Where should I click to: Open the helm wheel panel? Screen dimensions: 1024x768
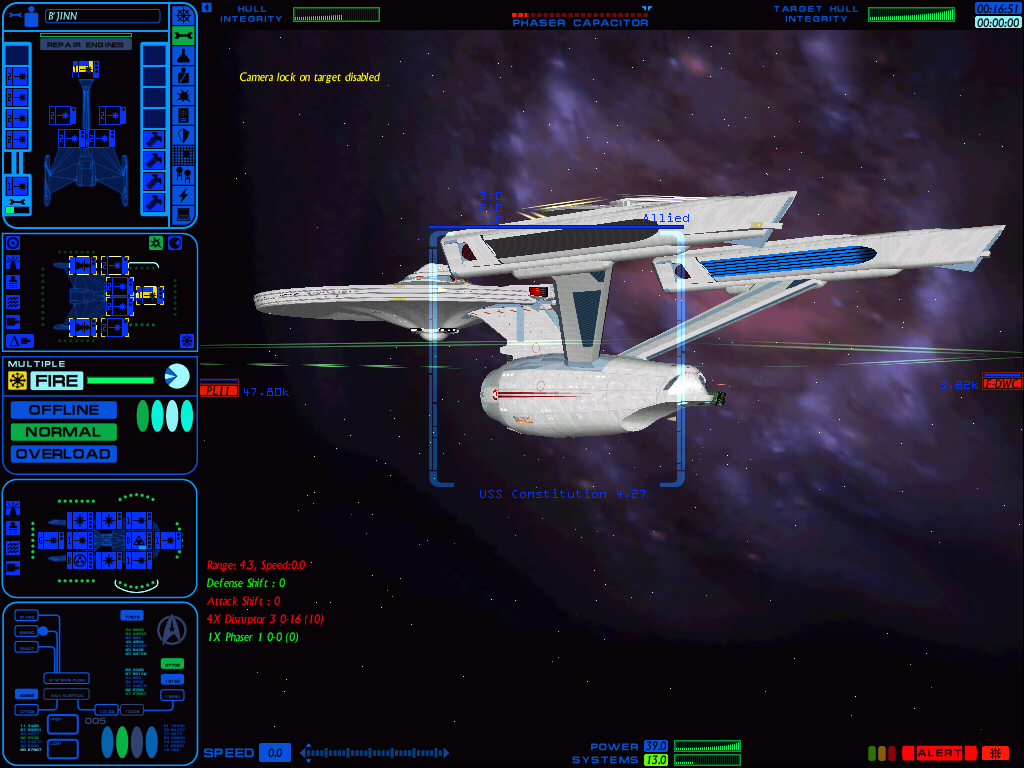tap(183, 16)
